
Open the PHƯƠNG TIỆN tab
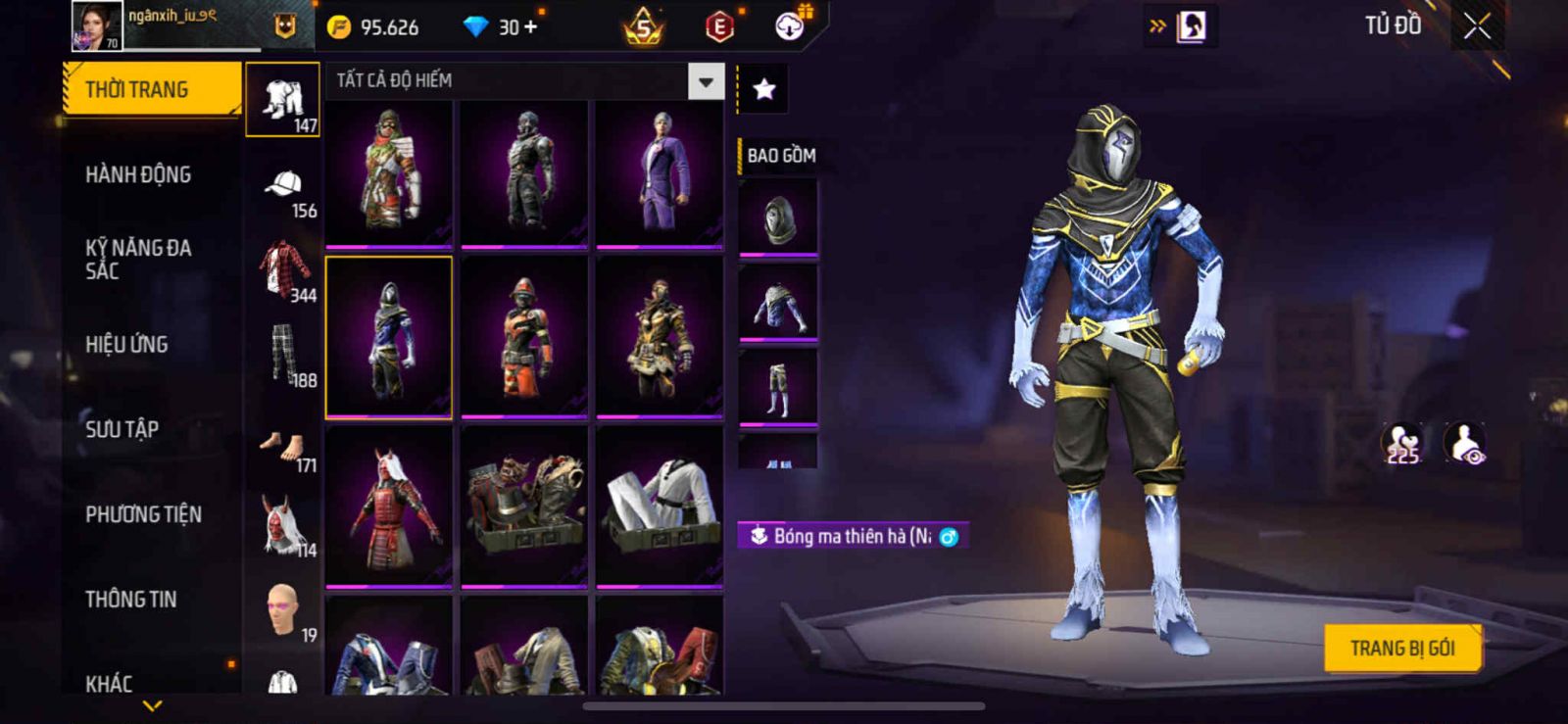click(143, 514)
